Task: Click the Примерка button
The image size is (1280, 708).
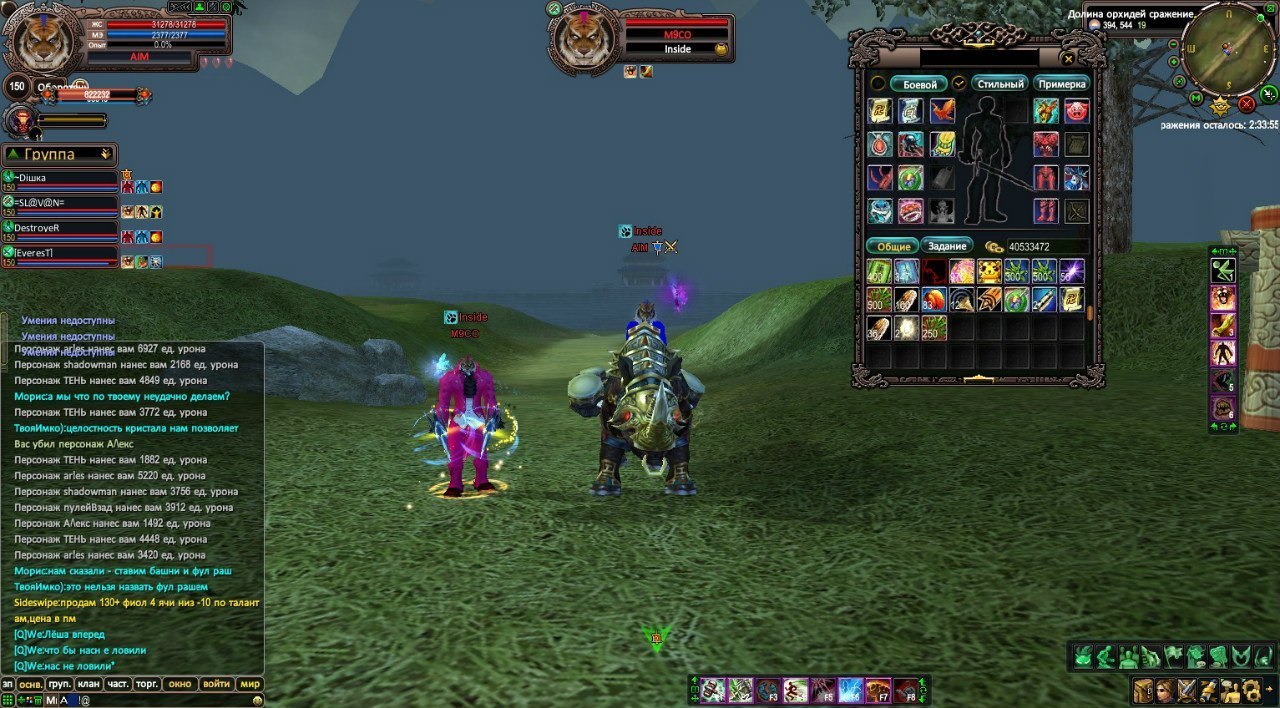Action: [1061, 85]
